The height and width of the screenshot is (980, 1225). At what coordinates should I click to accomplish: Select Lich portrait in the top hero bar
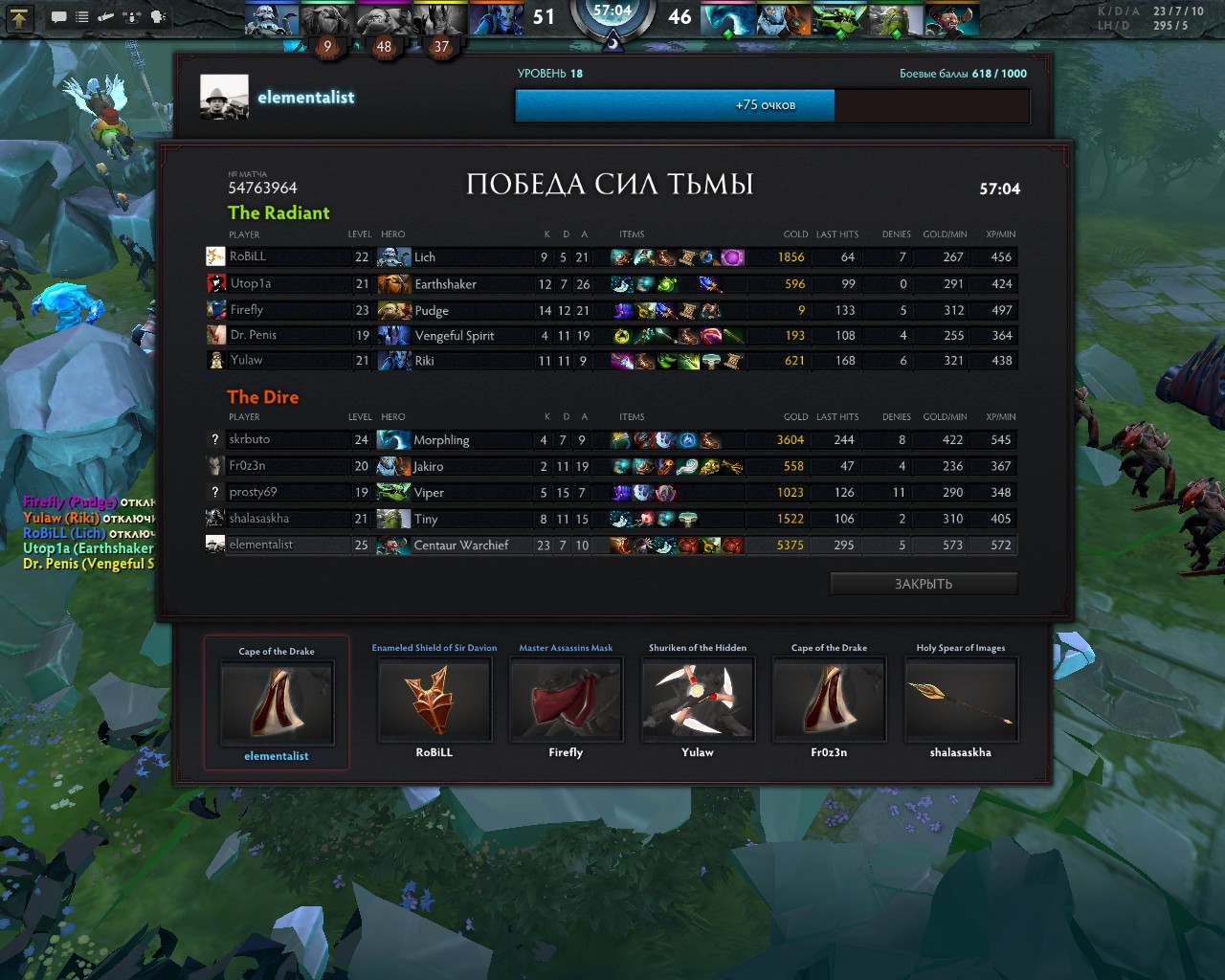pos(271,18)
